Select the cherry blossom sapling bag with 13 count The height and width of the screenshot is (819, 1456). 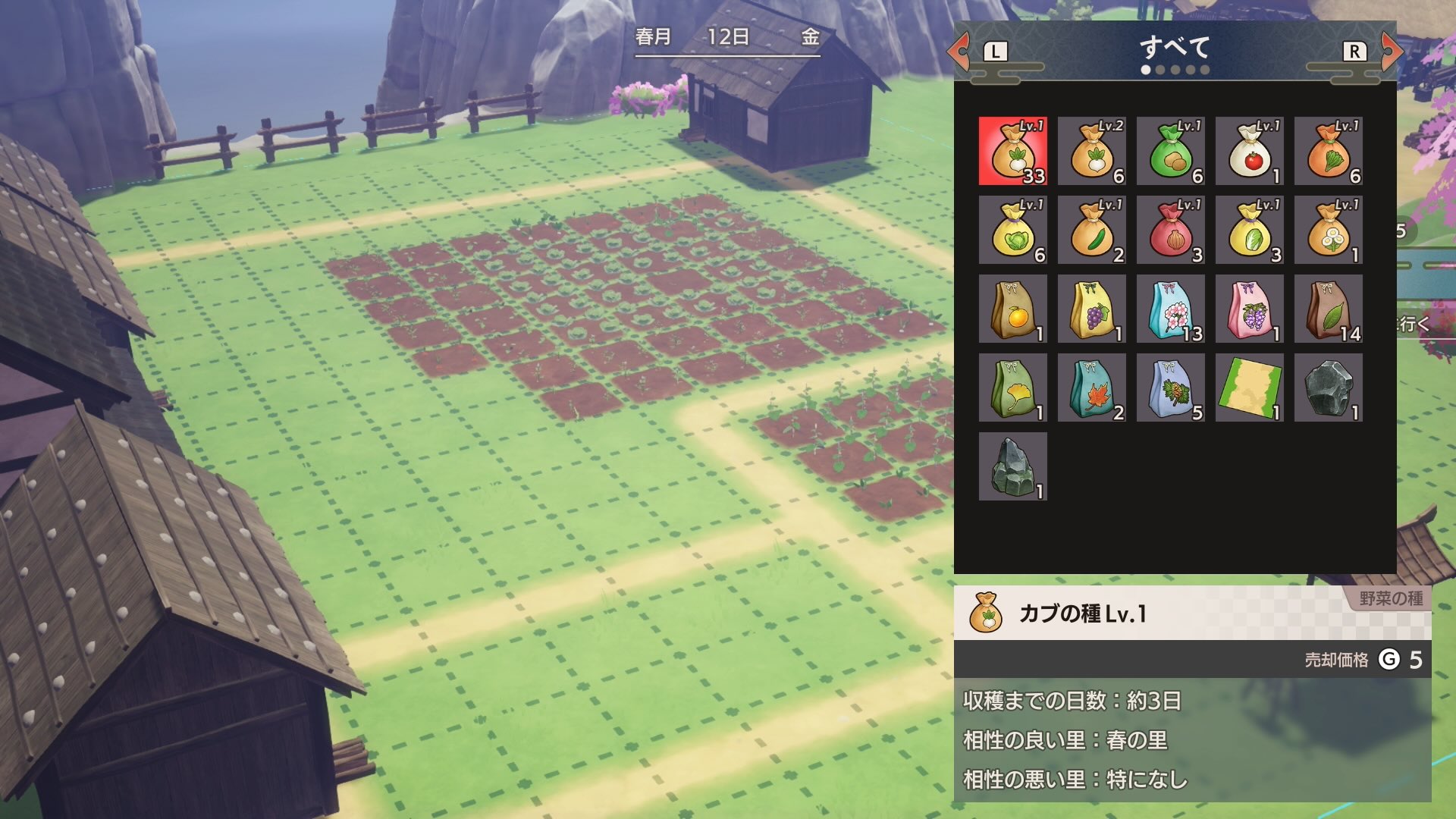coord(1172,308)
